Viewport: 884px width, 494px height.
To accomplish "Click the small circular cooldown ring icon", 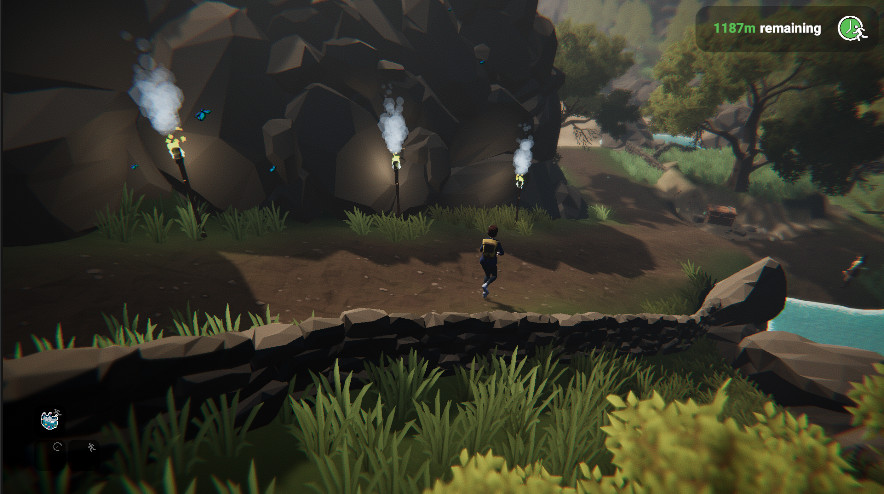I will tap(58, 447).
